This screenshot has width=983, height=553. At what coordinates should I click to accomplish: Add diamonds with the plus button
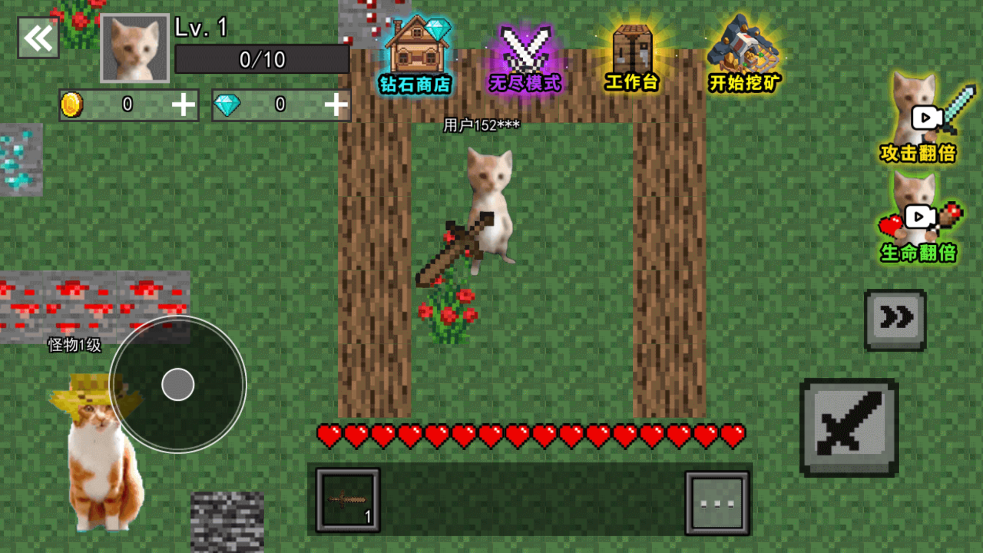335,105
